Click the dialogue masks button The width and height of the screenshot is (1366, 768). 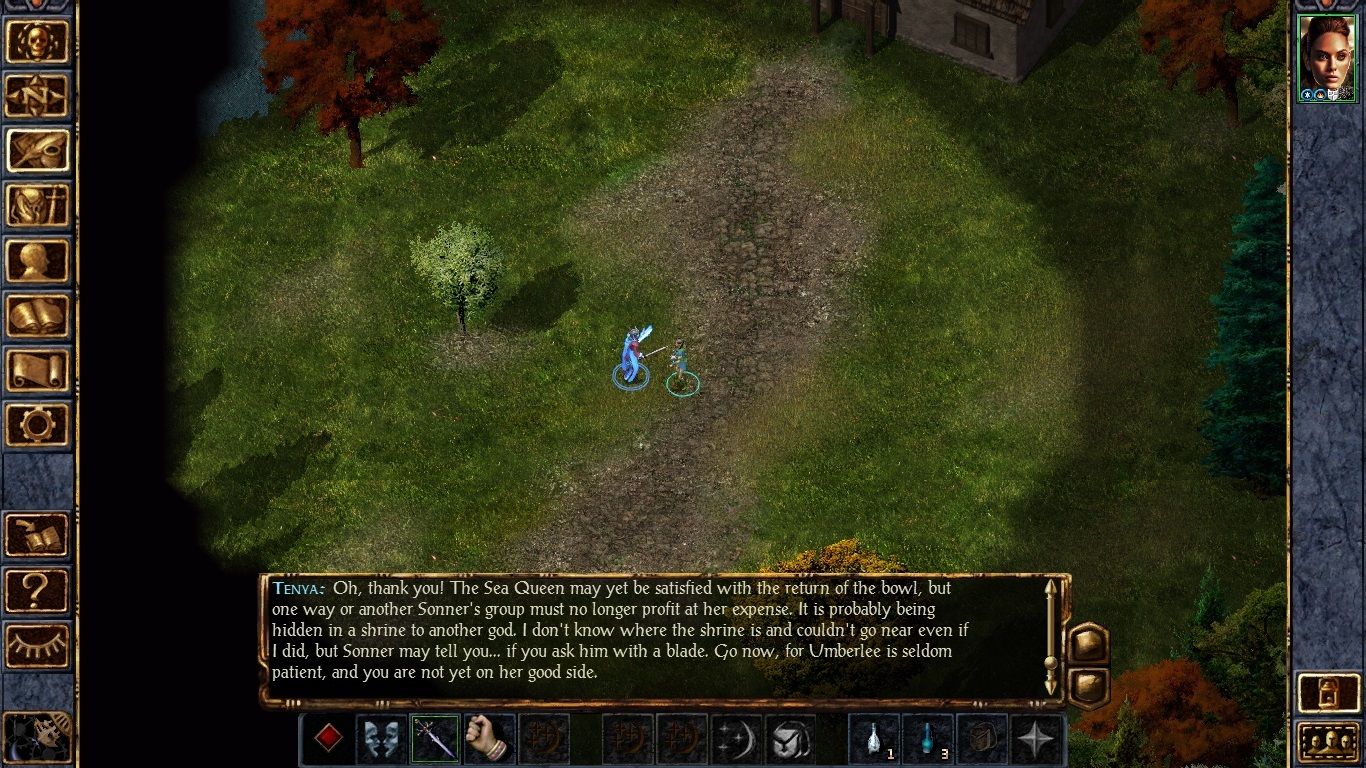pos(383,738)
